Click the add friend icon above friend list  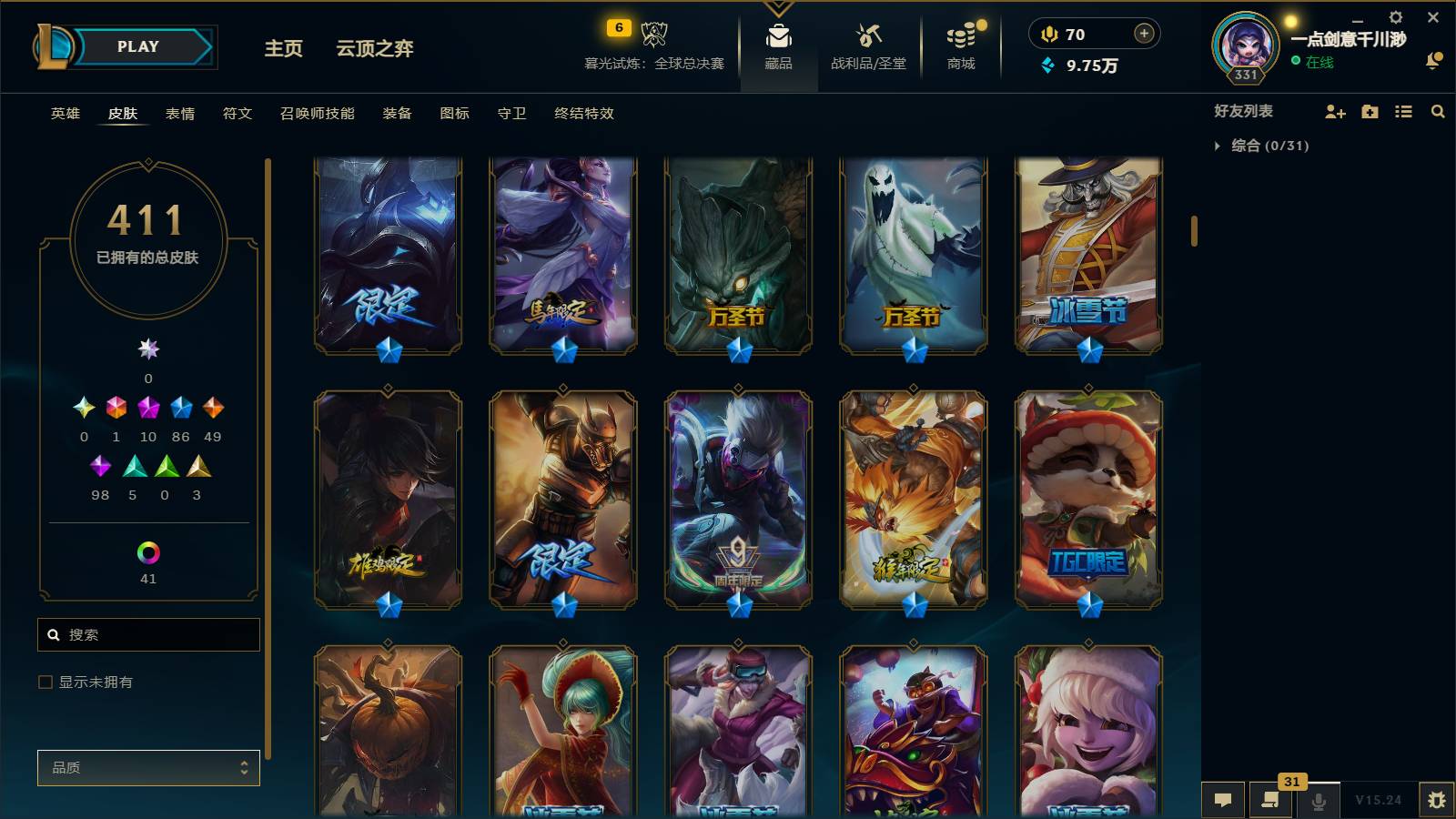point(1334,112)
